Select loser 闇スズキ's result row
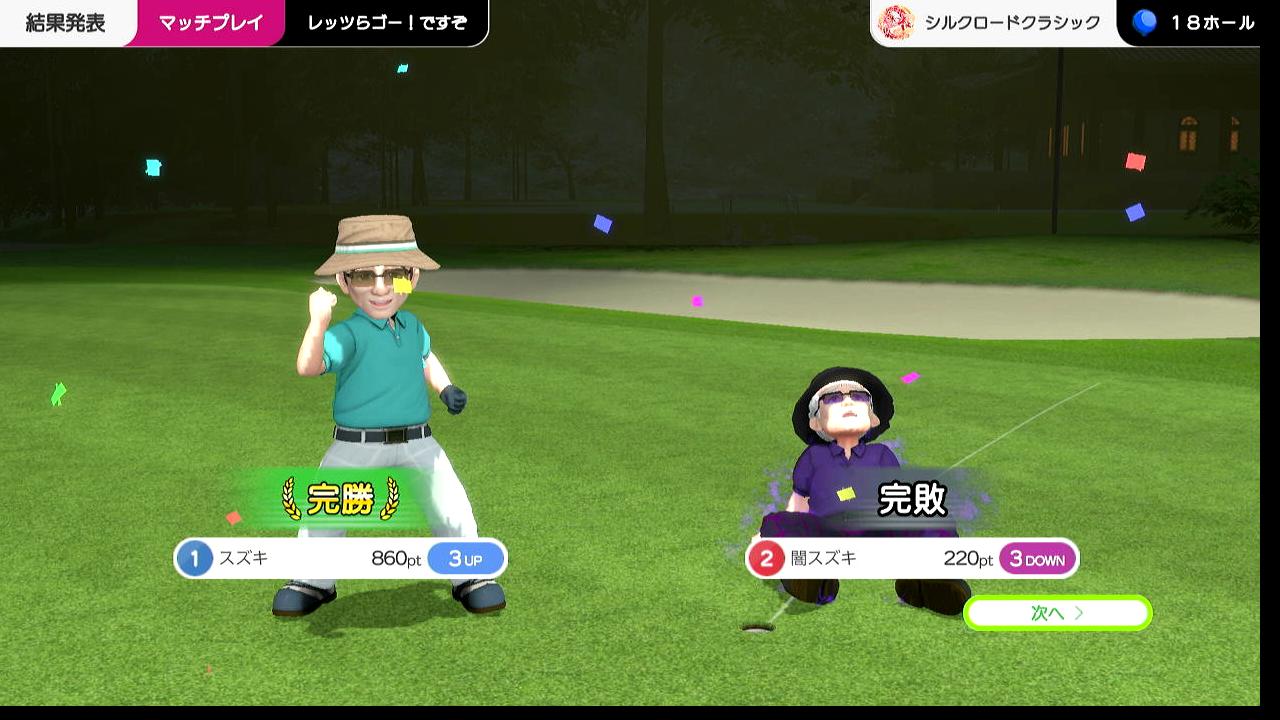Screen dimensions: 1280x720 click(912, 558)
